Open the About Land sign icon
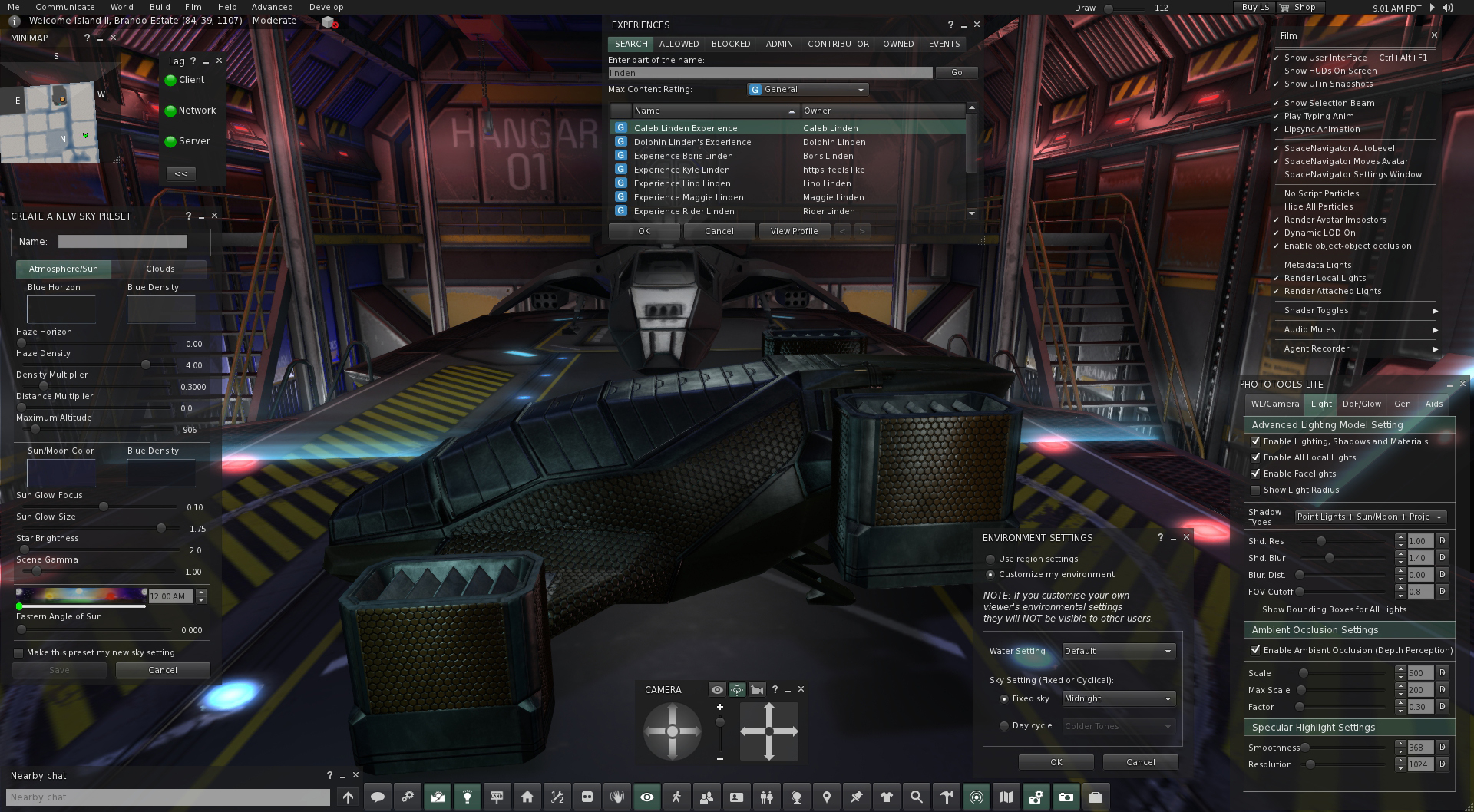Image resolution: width=1474 pixels, height=812 pixels. (497, 796)
